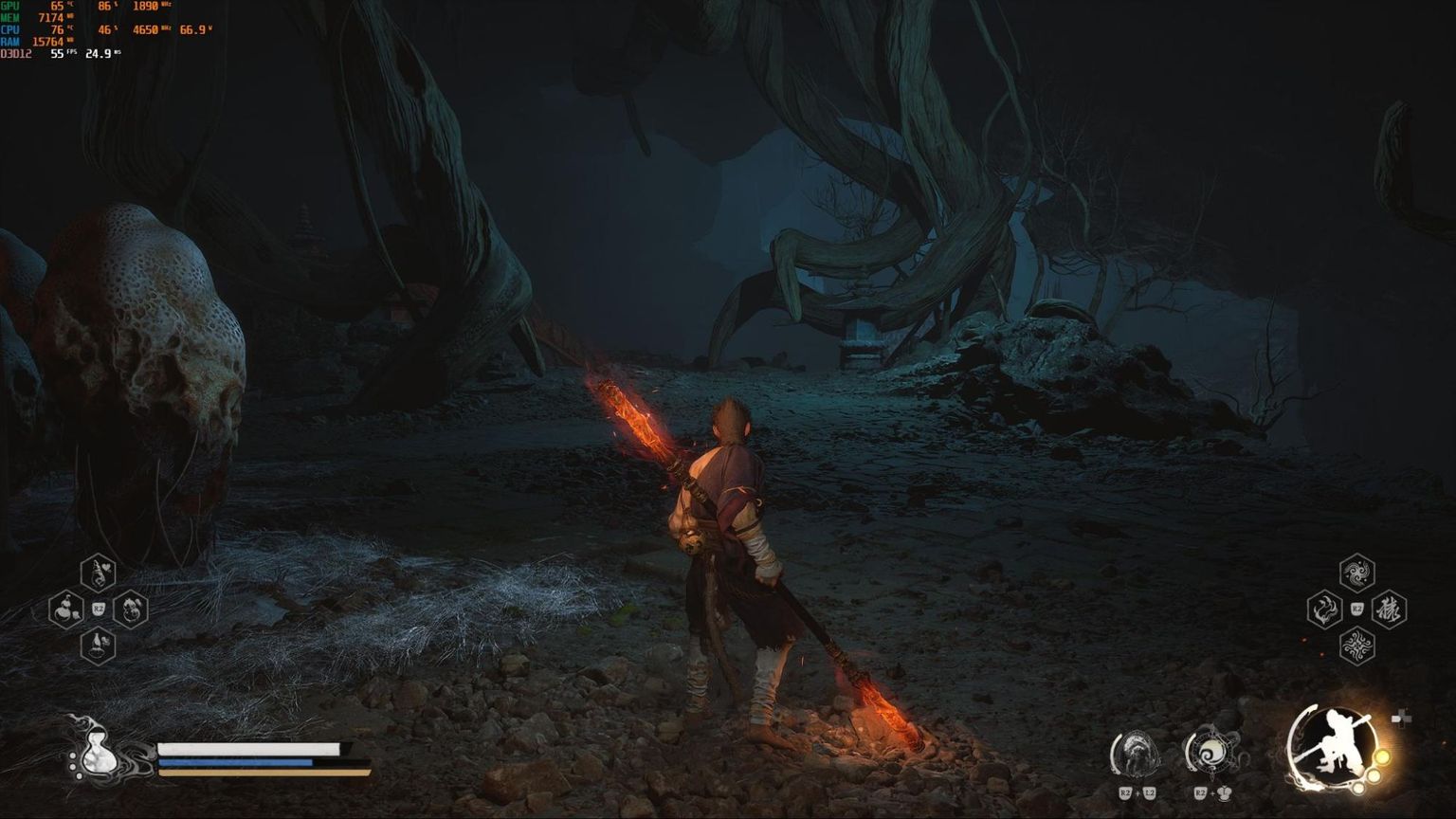Click the vessel ability icon with R2 prompt
Screen dimensions: 1456x819
1210,754
